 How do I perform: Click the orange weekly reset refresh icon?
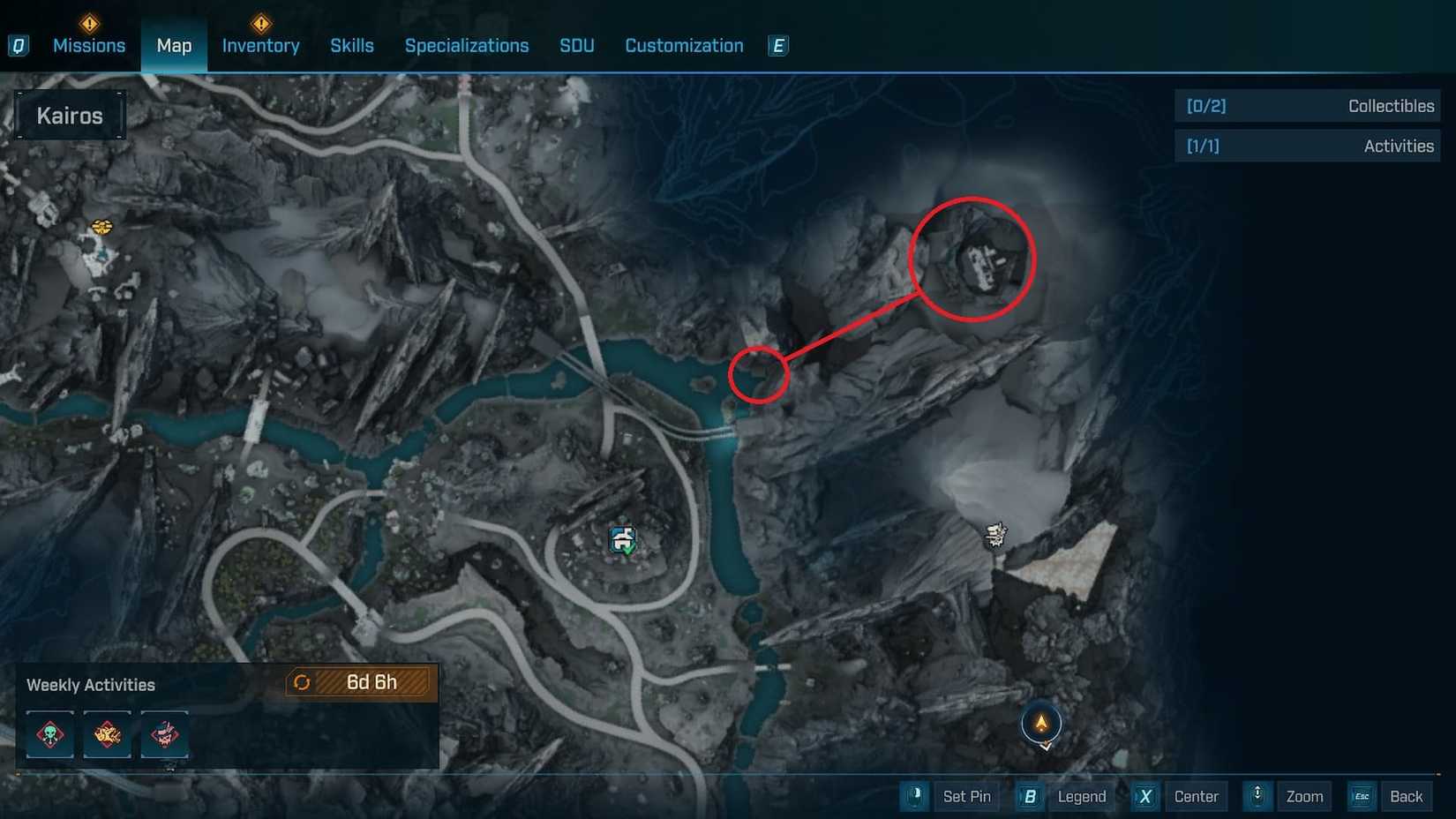[302, 681]
